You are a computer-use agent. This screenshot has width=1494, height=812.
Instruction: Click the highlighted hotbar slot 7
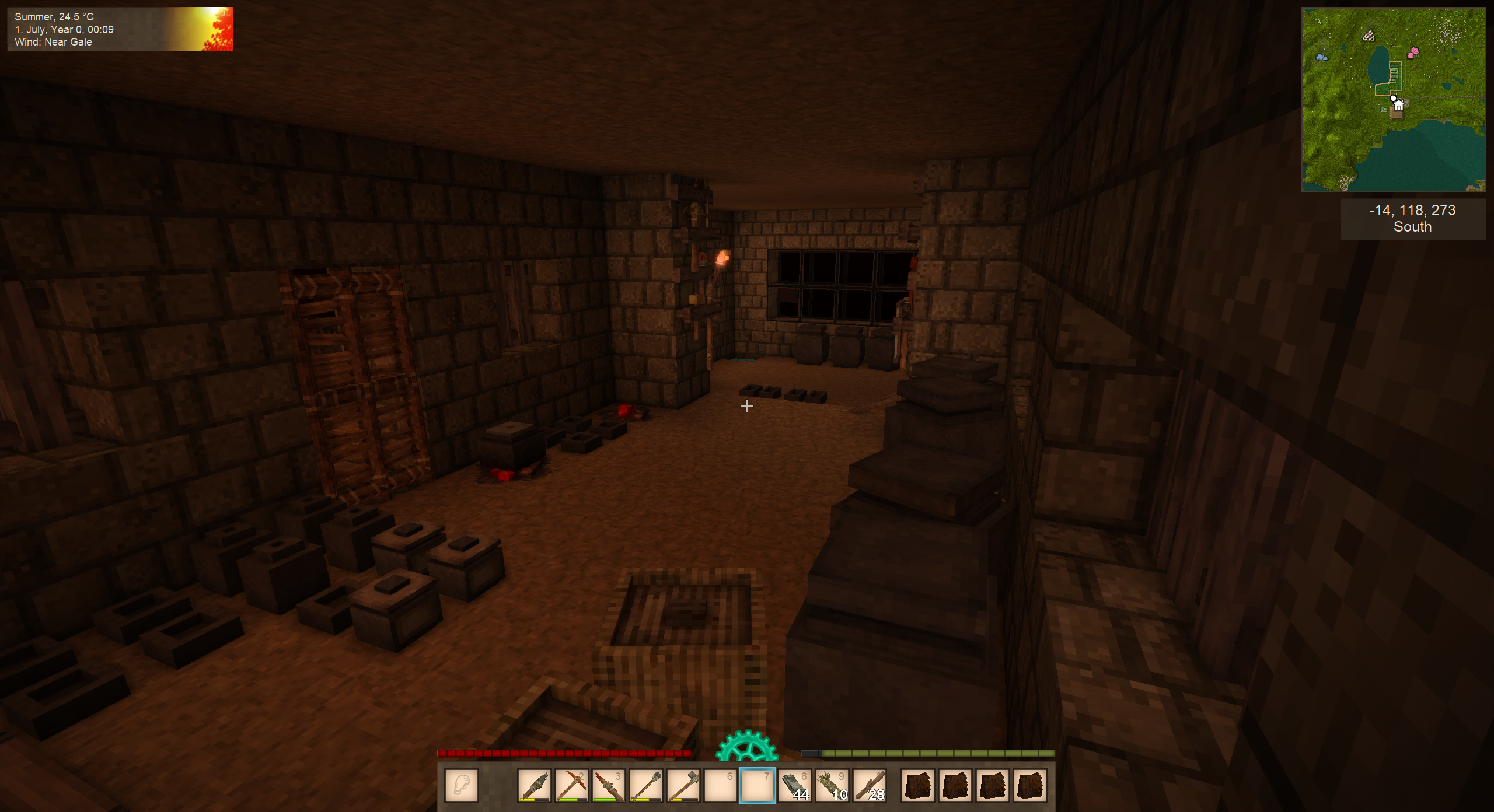click(758, 785)
